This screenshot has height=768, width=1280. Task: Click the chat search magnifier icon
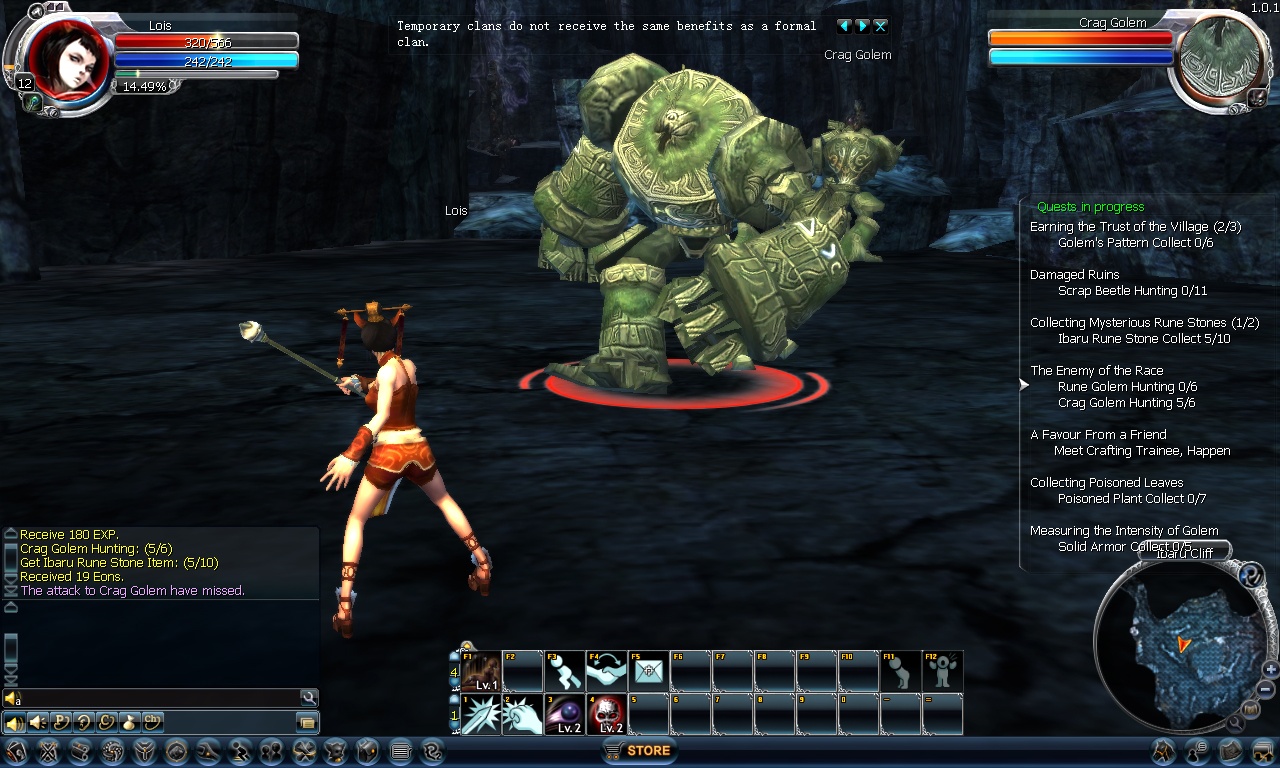click(308, 697)
